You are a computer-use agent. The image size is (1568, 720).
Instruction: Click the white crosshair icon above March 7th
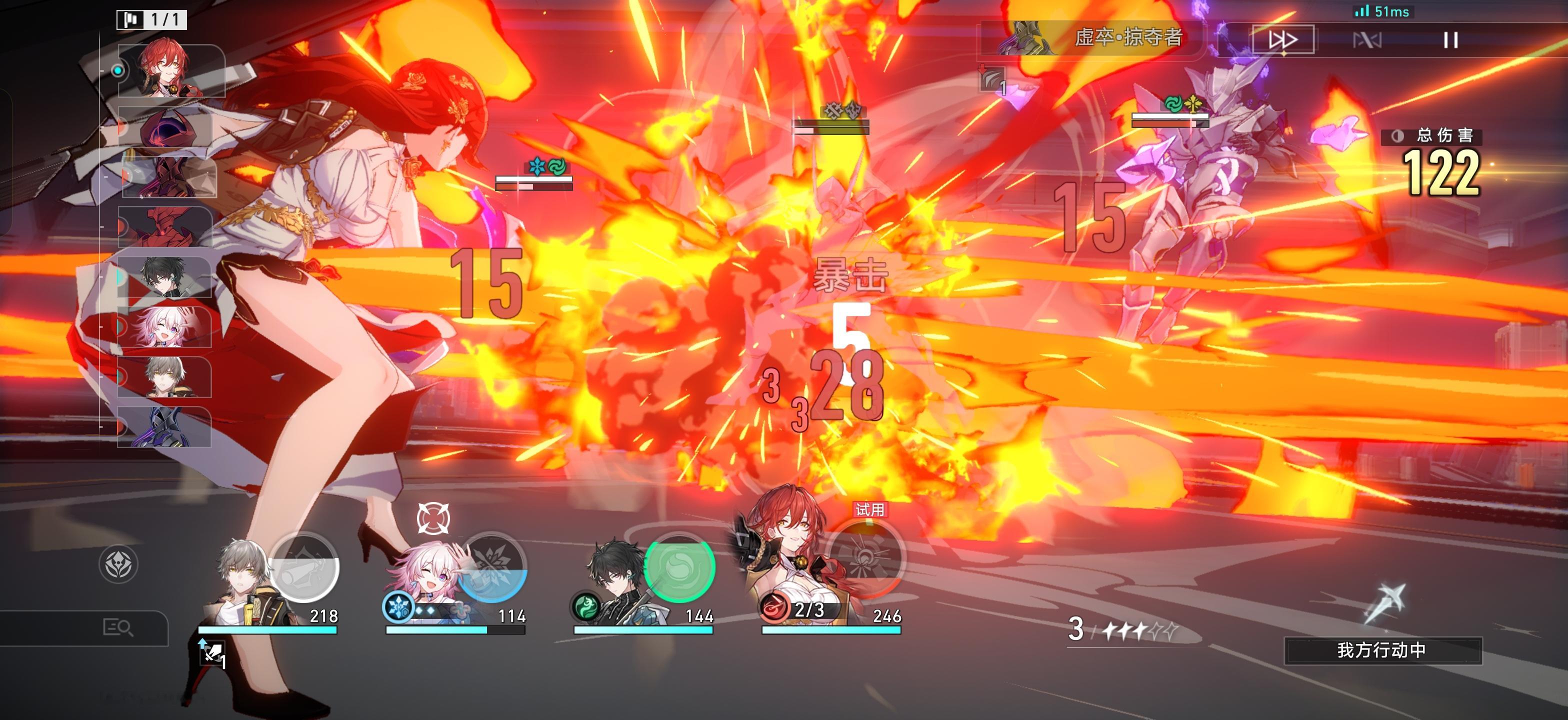[x=433, y=518]
